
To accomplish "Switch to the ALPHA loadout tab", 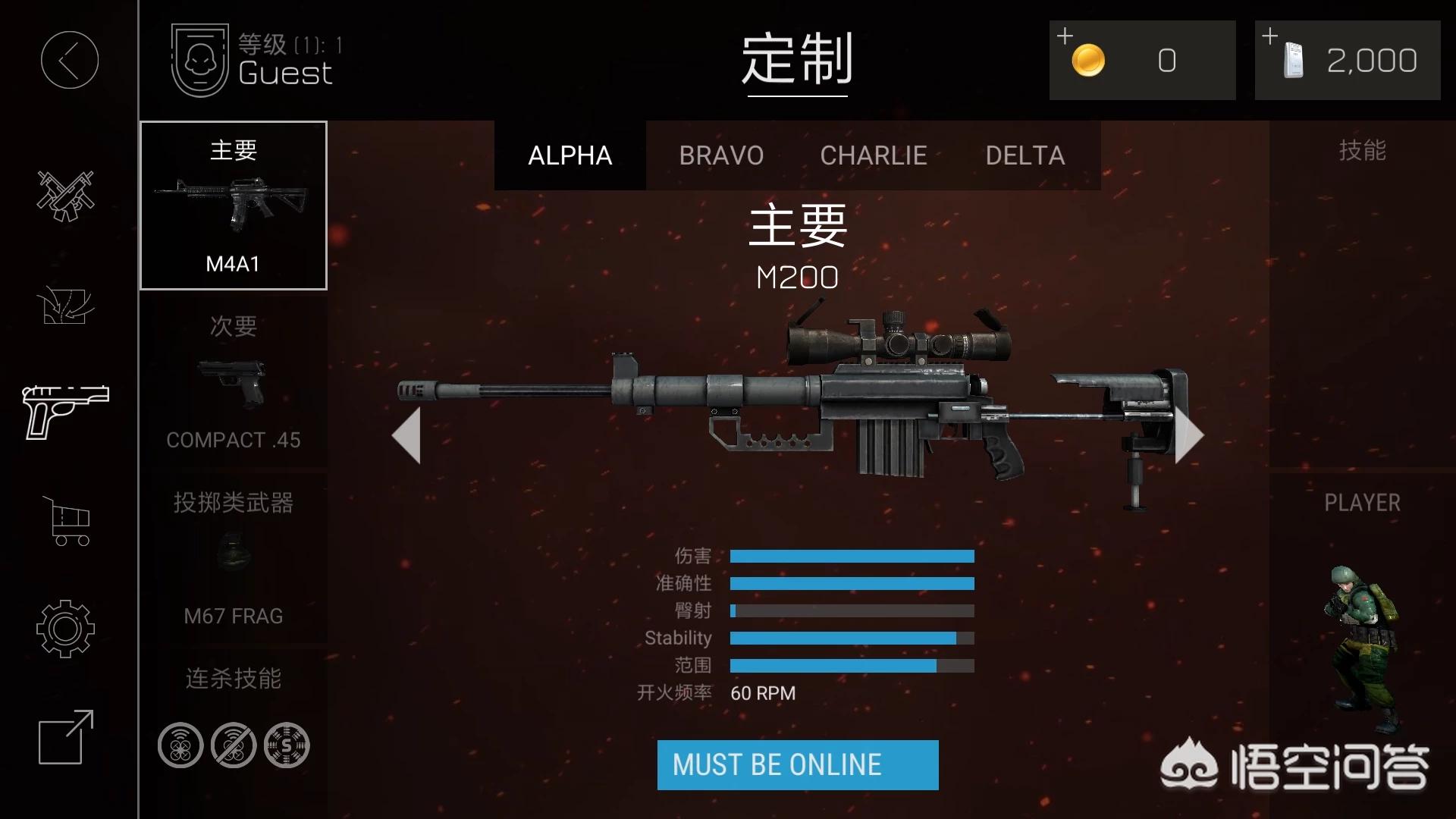I will 570,155.
